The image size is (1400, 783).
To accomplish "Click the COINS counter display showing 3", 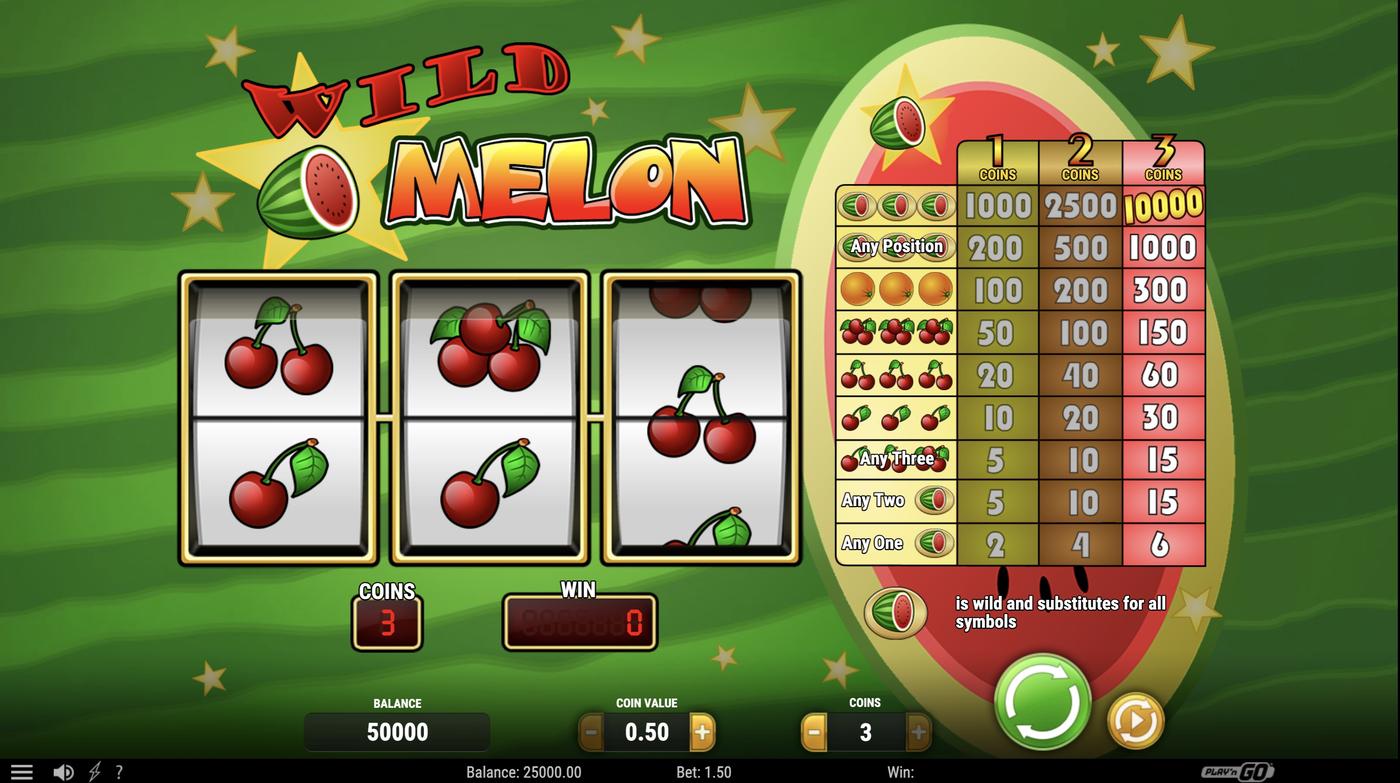I will [x=388, y=622].
